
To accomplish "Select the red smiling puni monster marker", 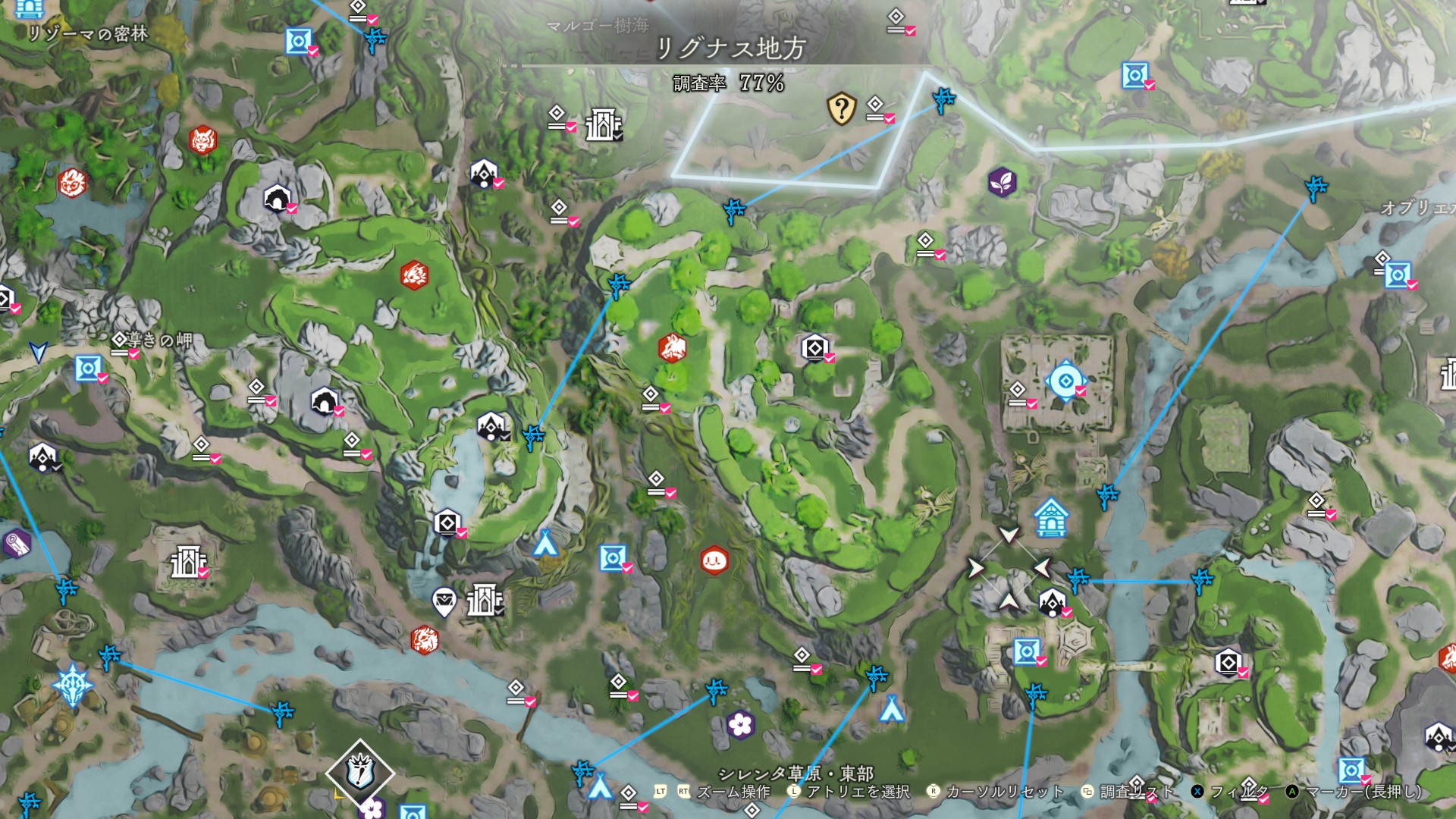I will point(714,561).
